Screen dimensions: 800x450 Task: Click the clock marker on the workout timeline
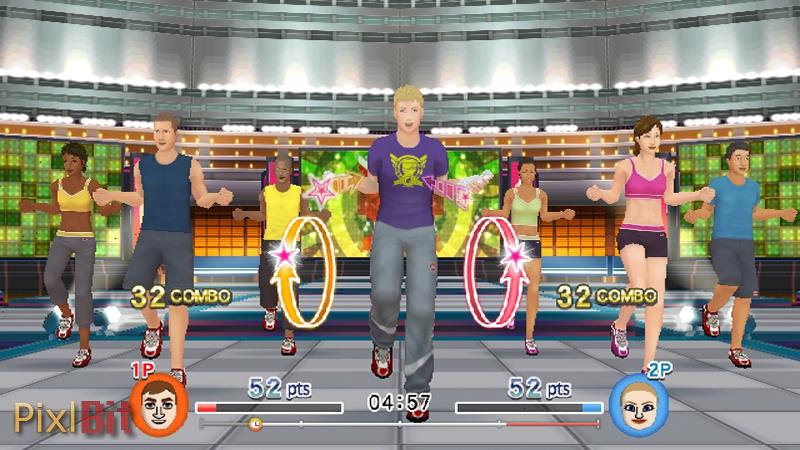point(254,424)
